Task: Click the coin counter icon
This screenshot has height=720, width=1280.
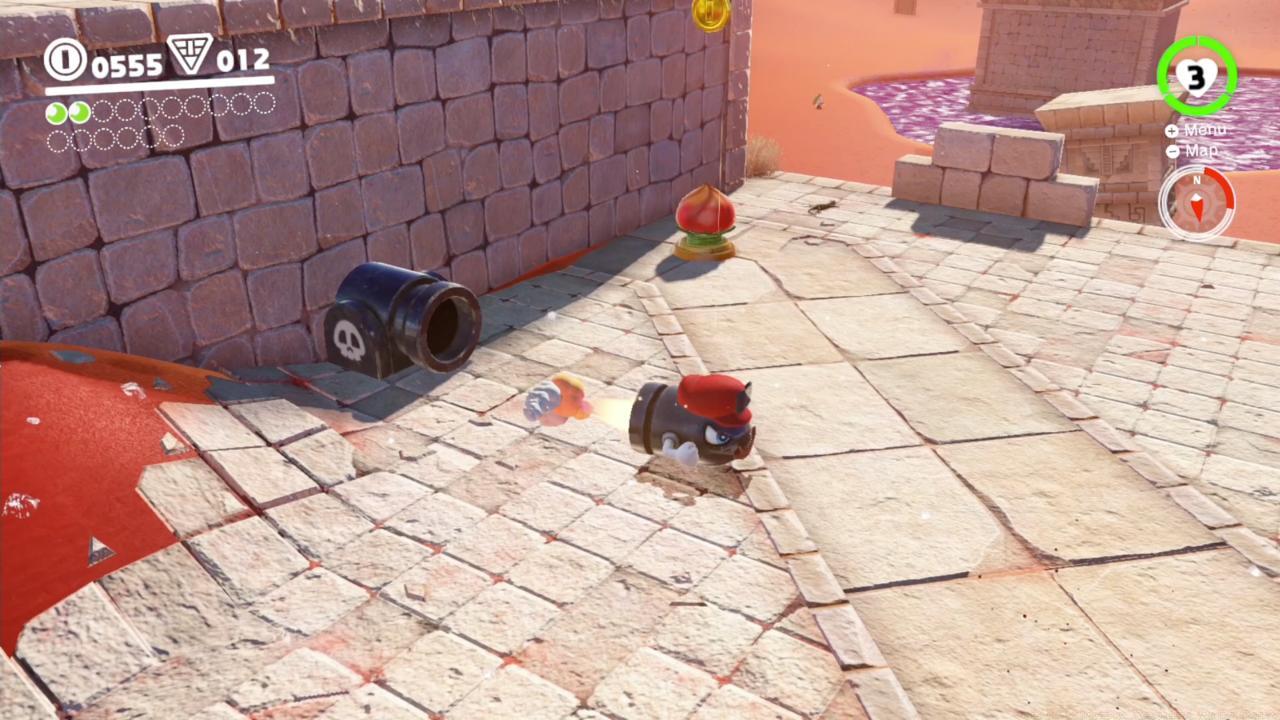Action: coord(65,61)
